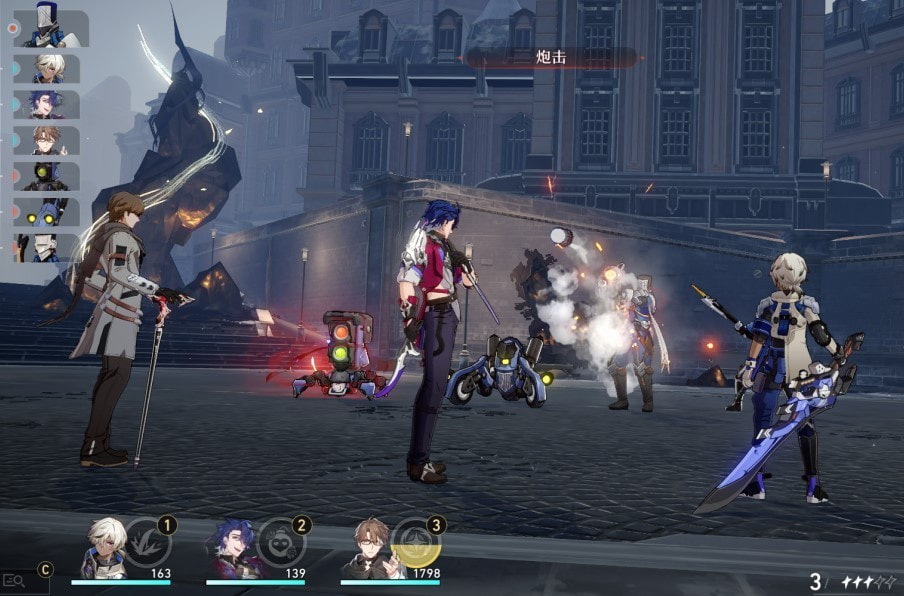904x596 pixels.
Task: Open the battle details magnifier icon
Action: pyautogui.click(x=14, y=580)
